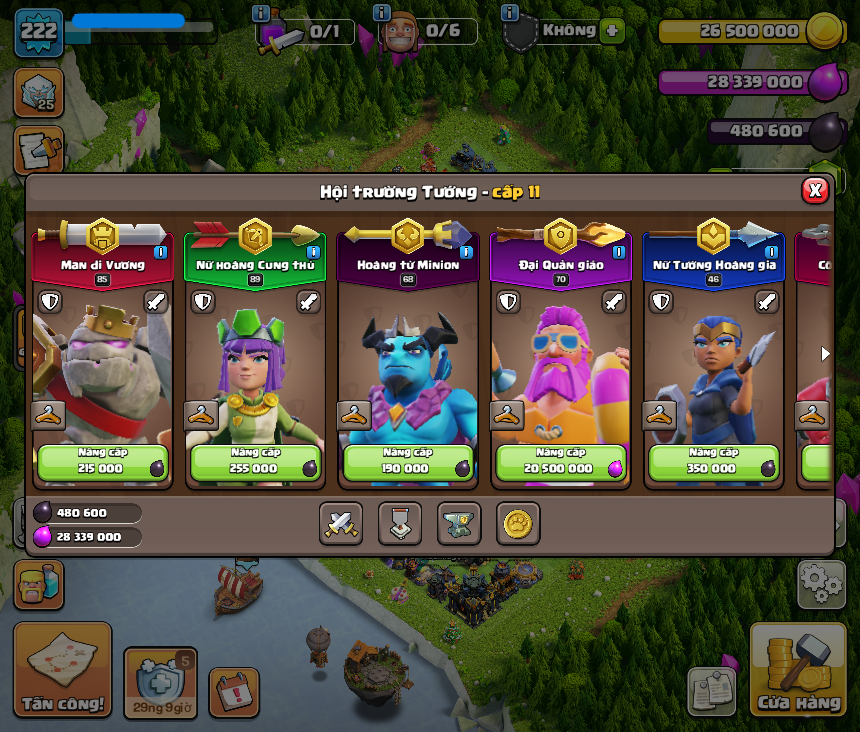The image size is (860, 732).
Task: Open skins hanger for Nữ hoàng Cung thủ
Action: tap(200, 415)
